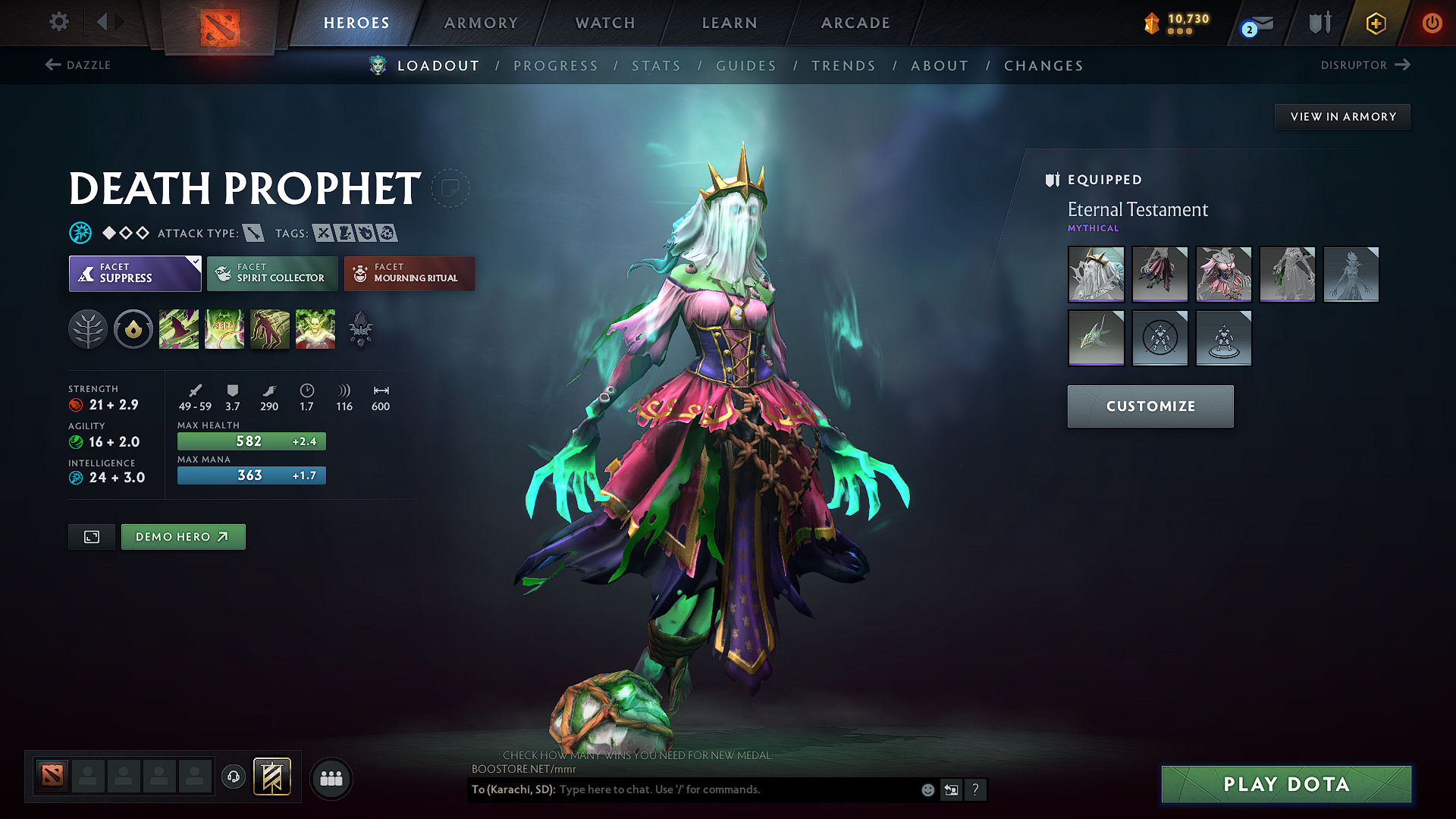Show the hero Progress section
Viewport: 1456px width, 819px height.
(556, 66)
